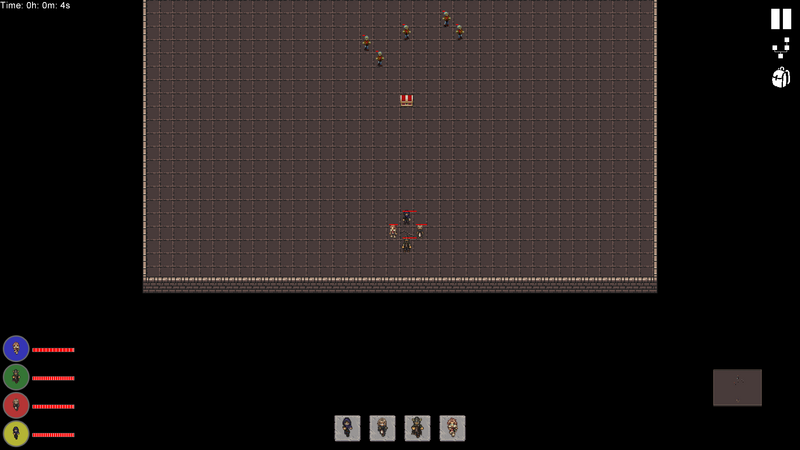Select the yellow circle party portrait
The width and height of the screenshot is (800, 450).
pos(16,434)
